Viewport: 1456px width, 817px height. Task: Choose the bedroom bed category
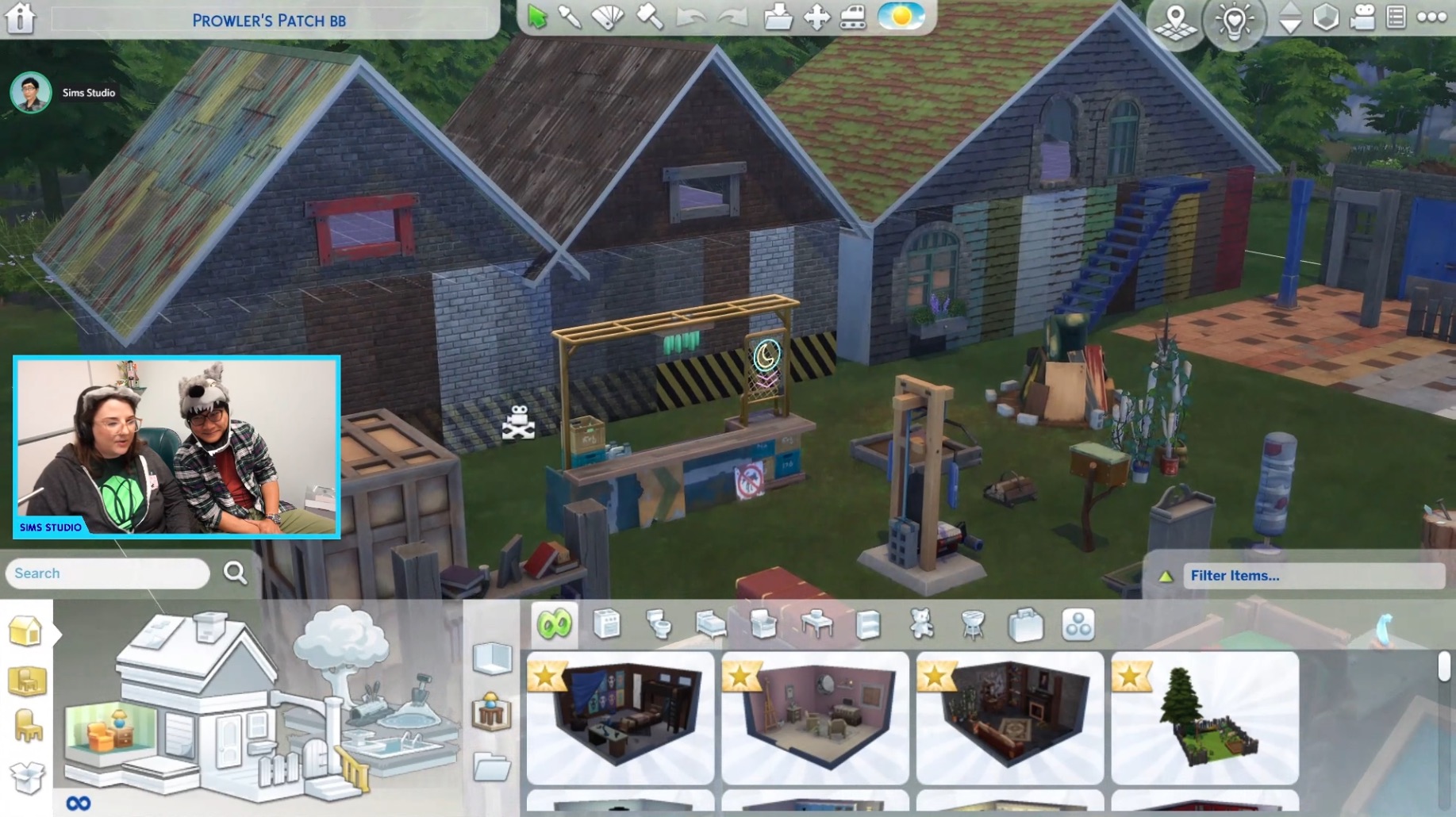click(711, 625)
